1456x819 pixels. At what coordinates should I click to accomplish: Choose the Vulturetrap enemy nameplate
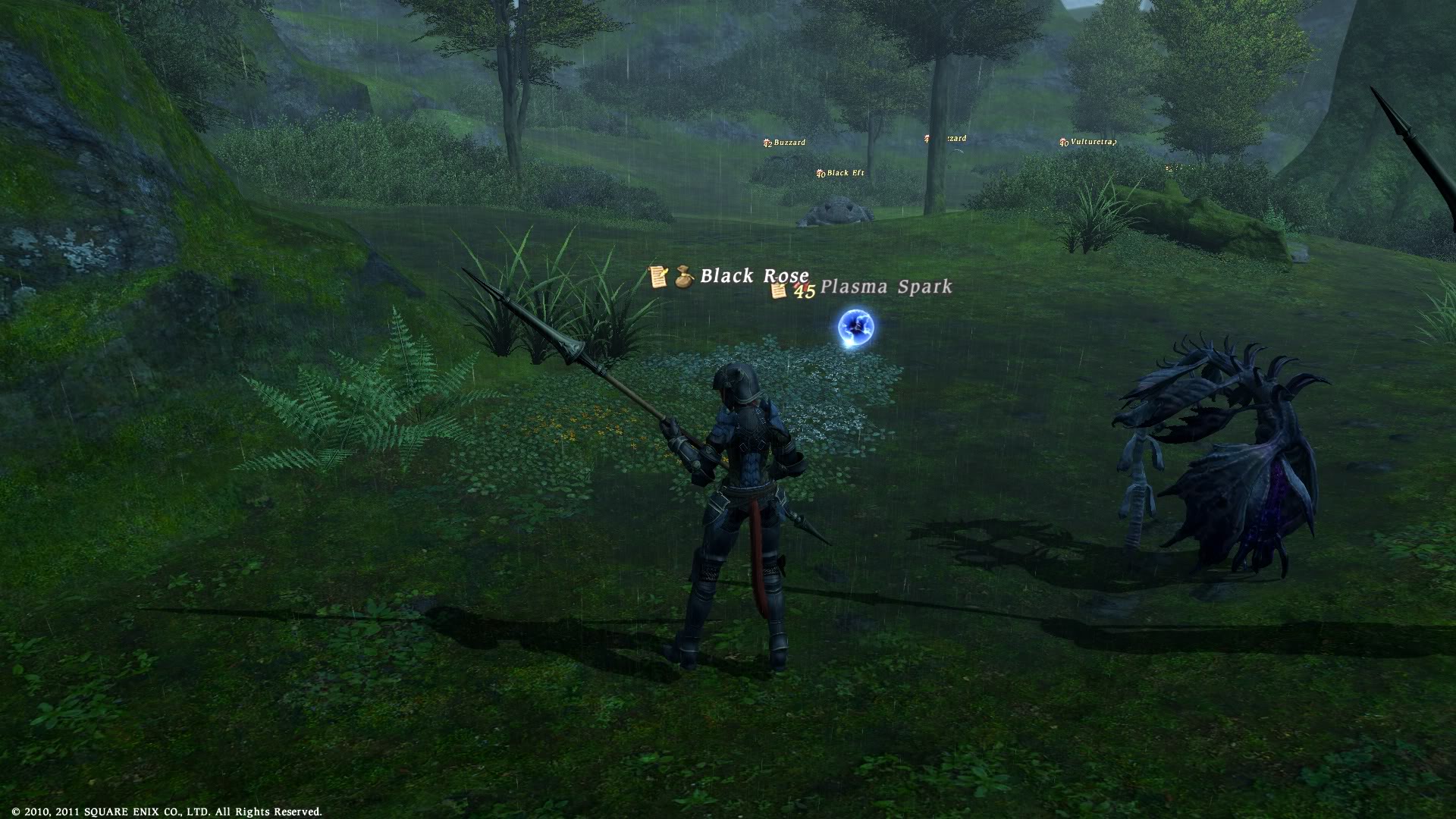[x=1092, y=142]
